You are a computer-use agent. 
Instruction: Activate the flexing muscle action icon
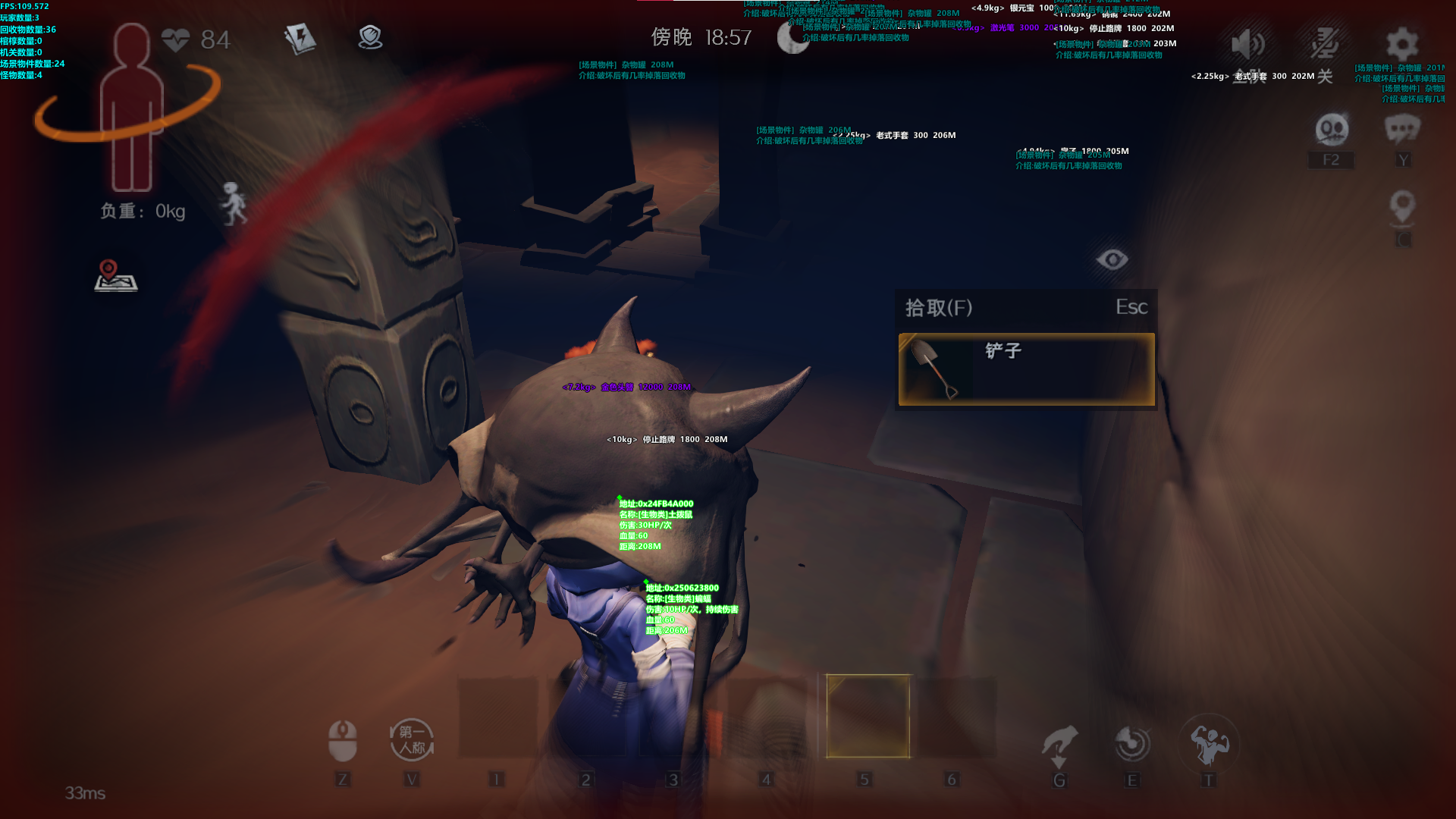point(1209,743)
